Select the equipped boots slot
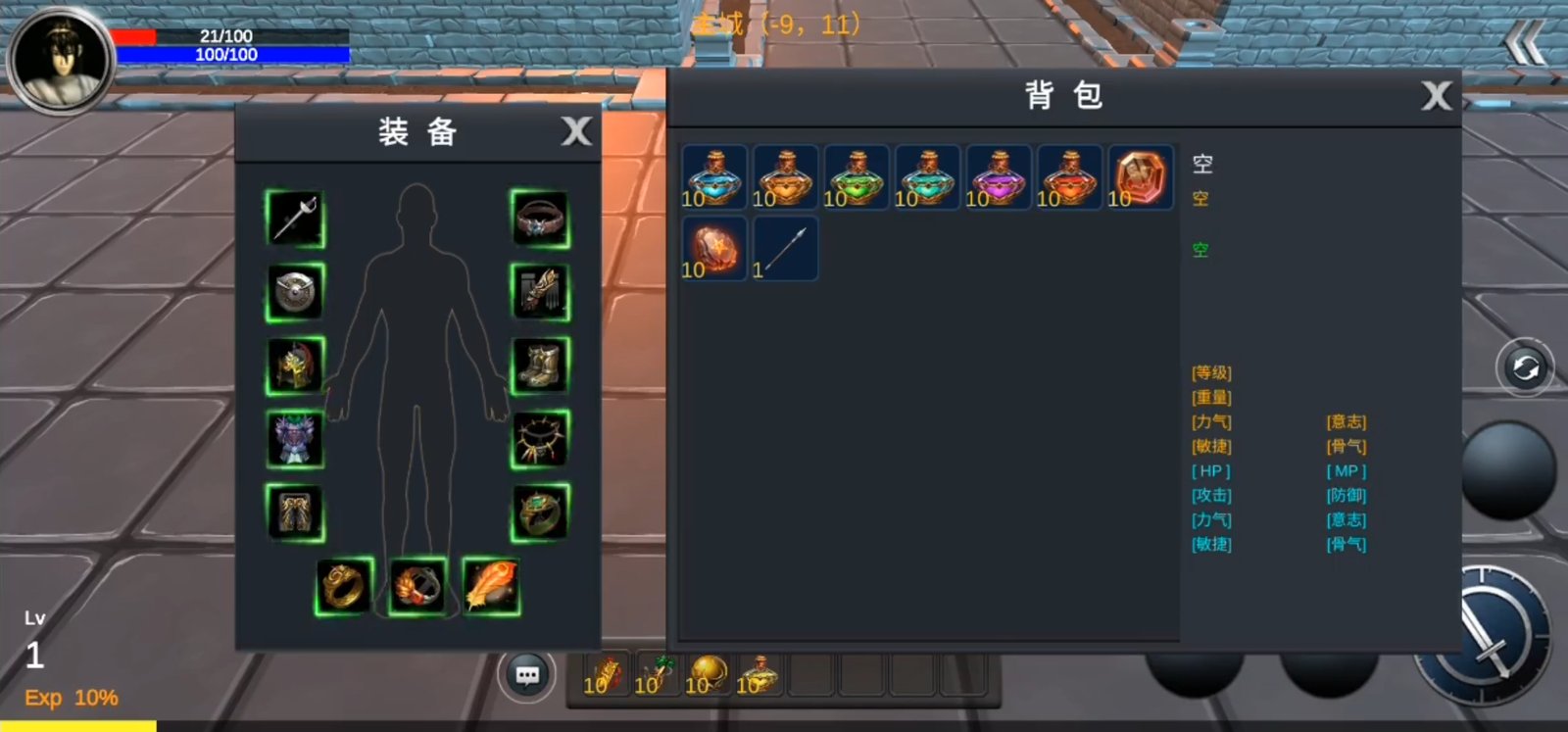 coord(540,366)
